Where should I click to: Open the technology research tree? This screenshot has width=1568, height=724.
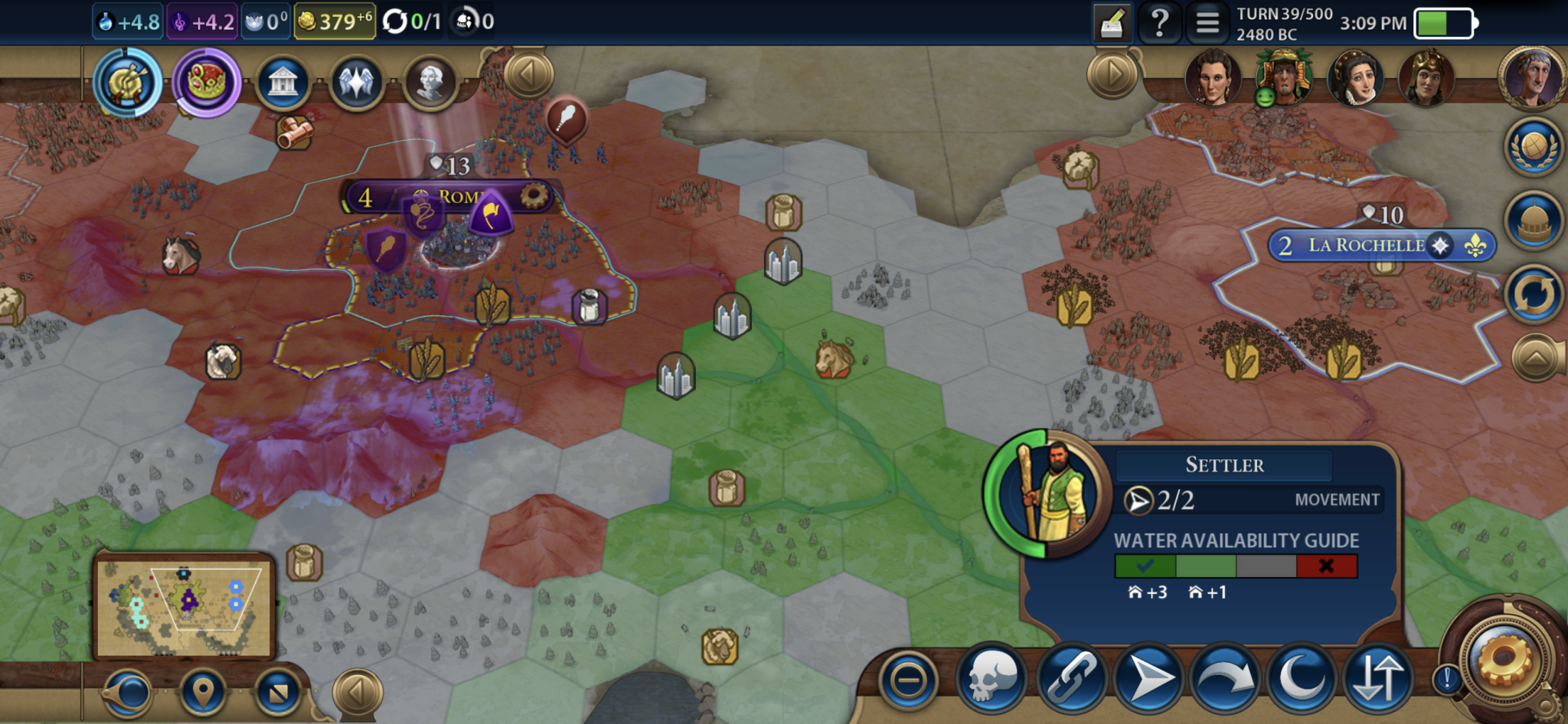(128, 83)
